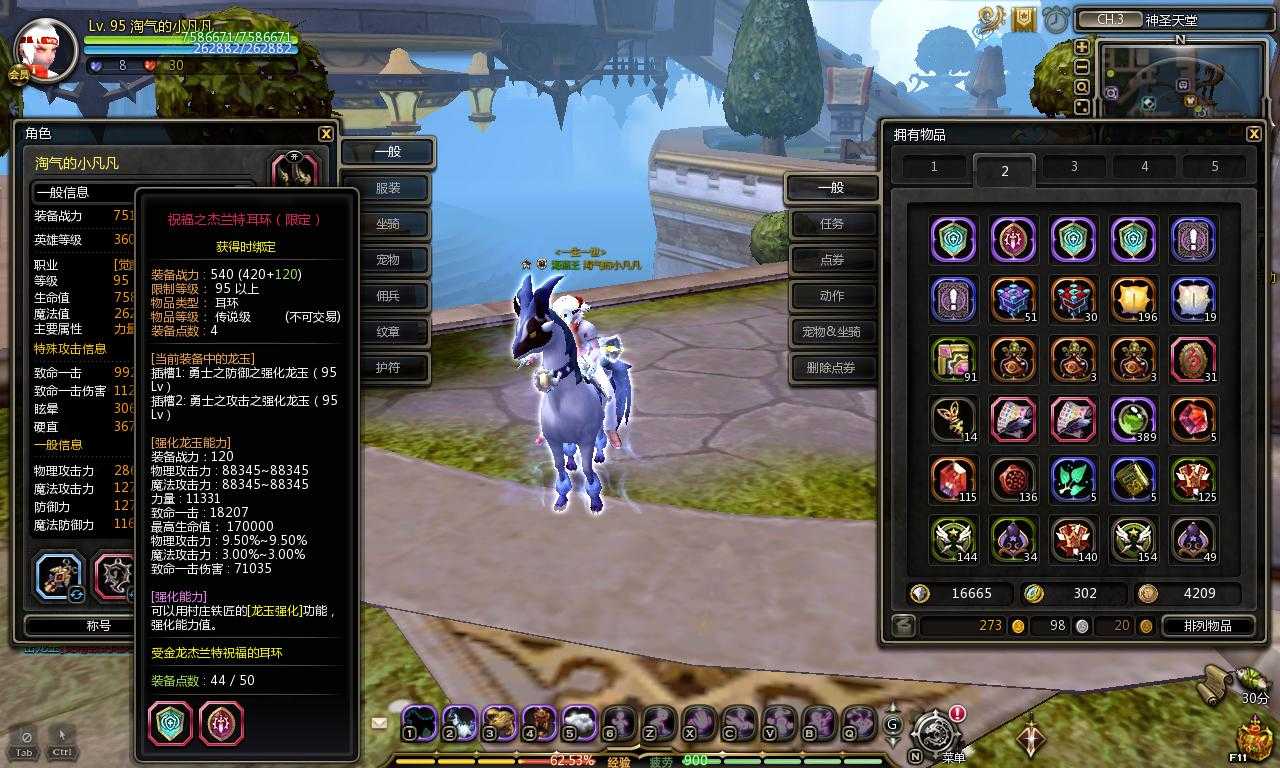Select the 服装 costume tab
1280x768 pixels.
click(x=388, y=188)
